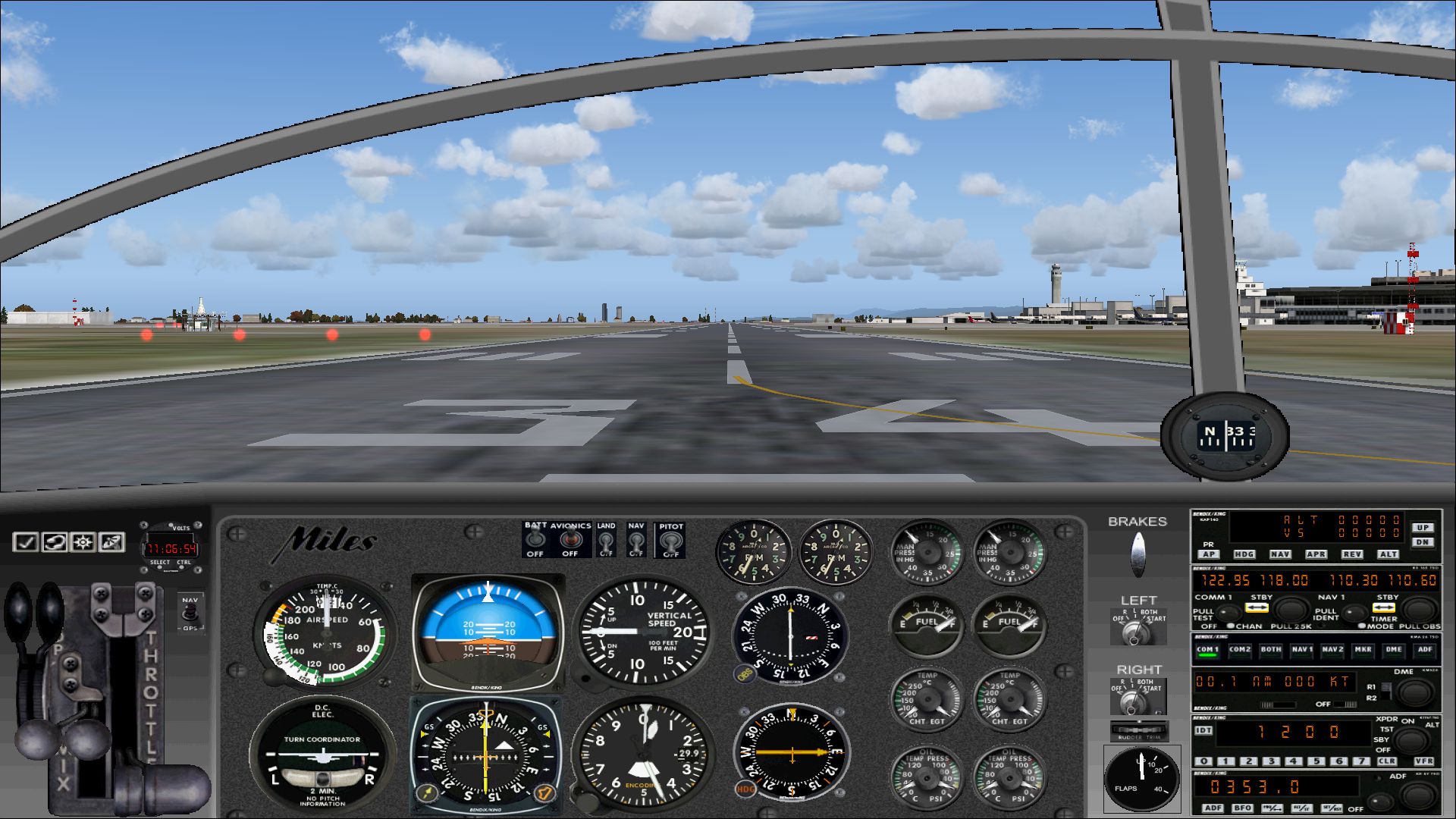Screen dimensions: 1456x819
Task: Click the autopilot DN button
Action: (1422, 541)
